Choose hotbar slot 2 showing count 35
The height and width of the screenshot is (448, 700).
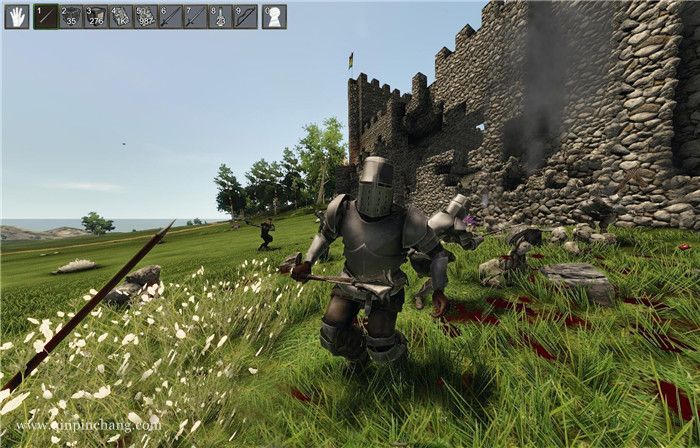pyautogui.click(x=71, y=16)
